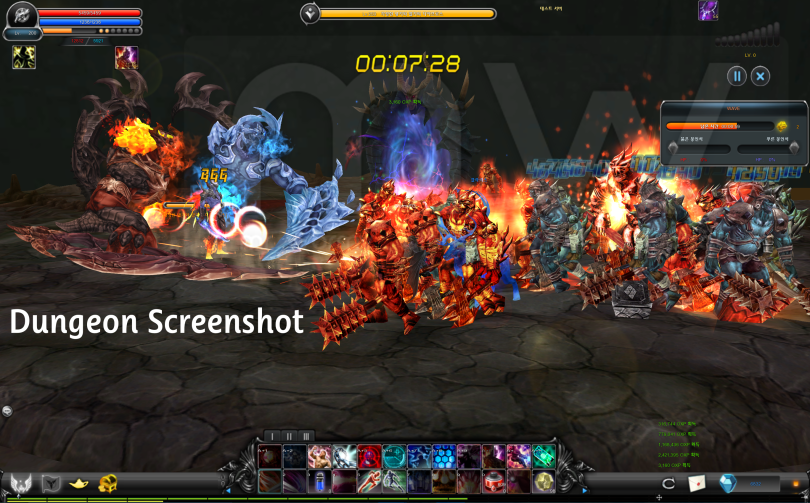Click the blue diamond gem icon

click(727, 482)
